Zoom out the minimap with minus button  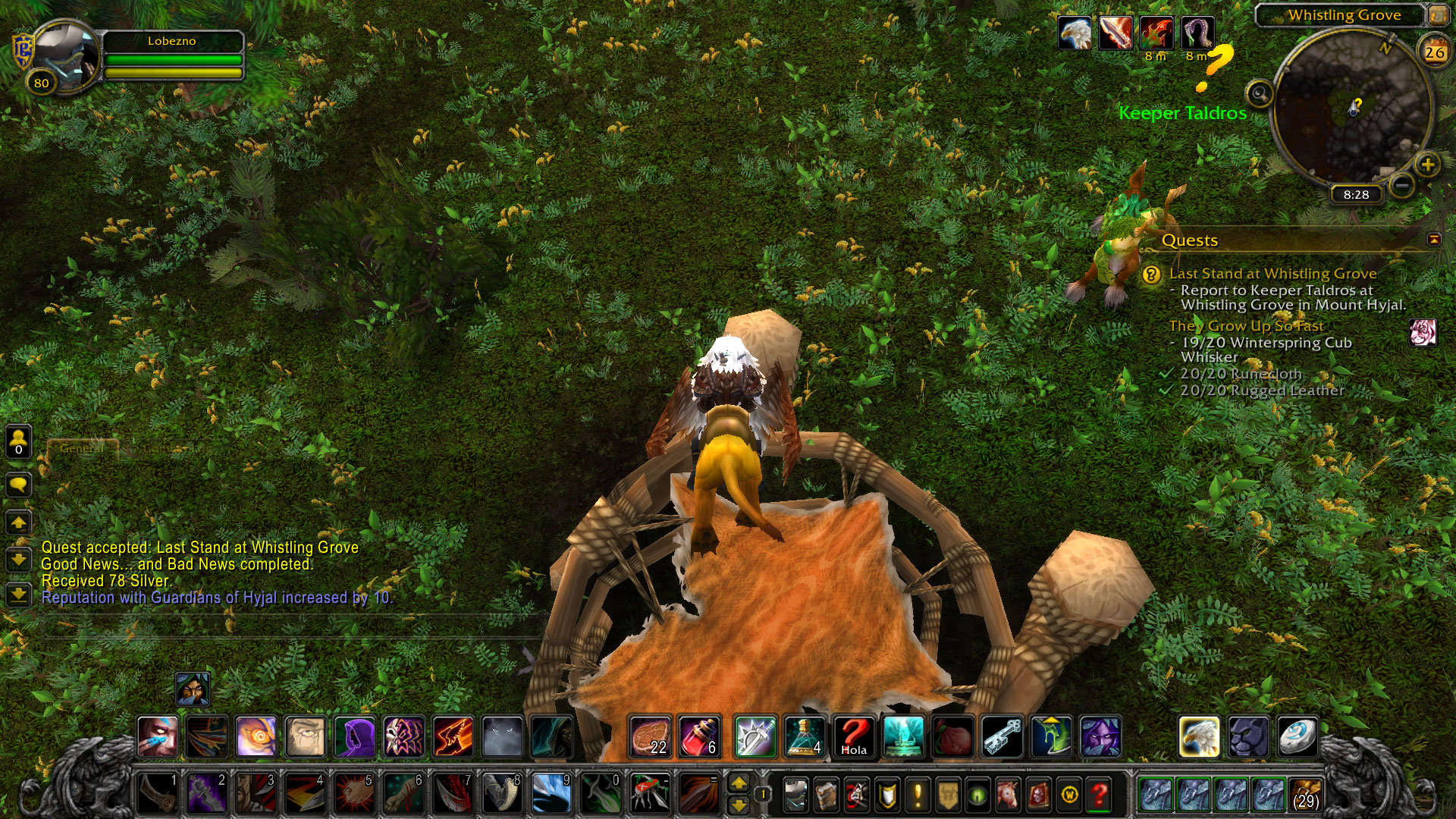(1402, 184)
